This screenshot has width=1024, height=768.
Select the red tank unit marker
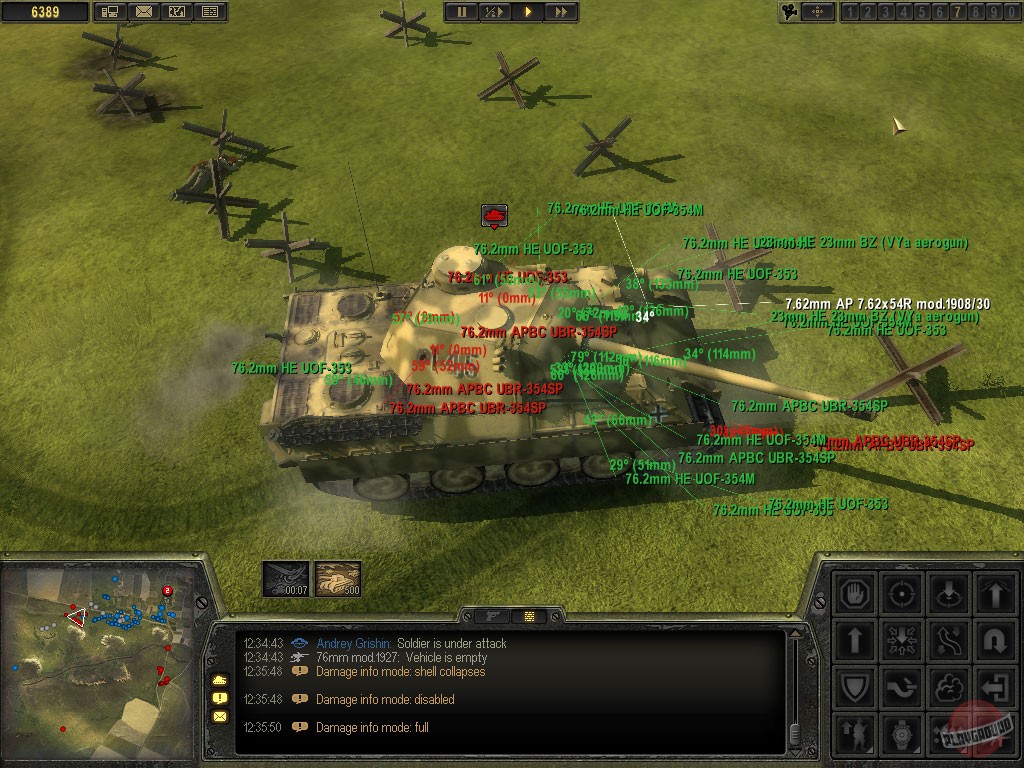pyautogui.click(x=494, y=215)
